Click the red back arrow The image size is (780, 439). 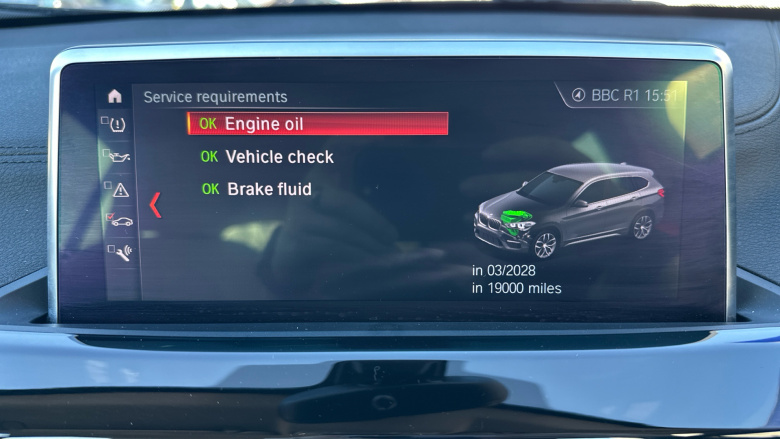(x=155, y=205)
